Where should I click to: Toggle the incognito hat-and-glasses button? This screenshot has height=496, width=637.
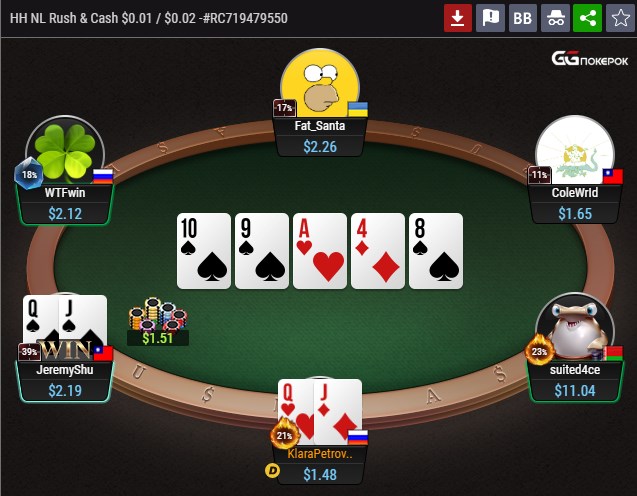tap(554, 17)
